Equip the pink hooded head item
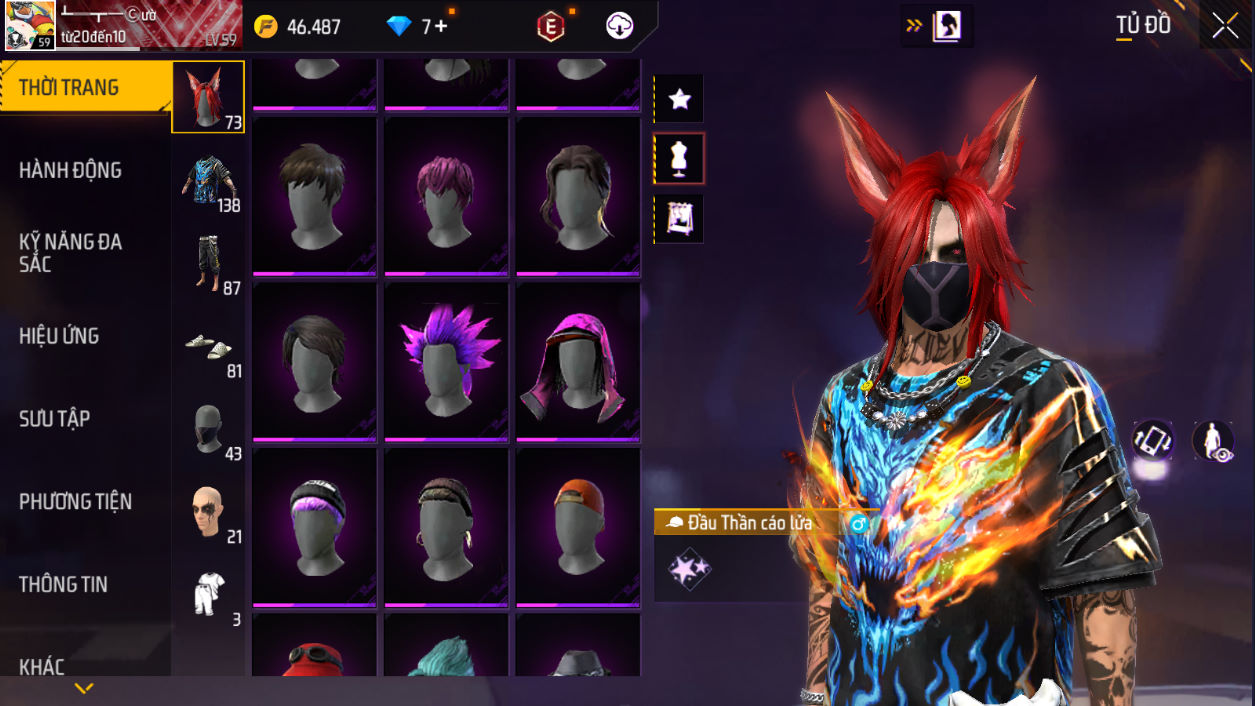This screenshot has width=1255, height=706. 578,361
